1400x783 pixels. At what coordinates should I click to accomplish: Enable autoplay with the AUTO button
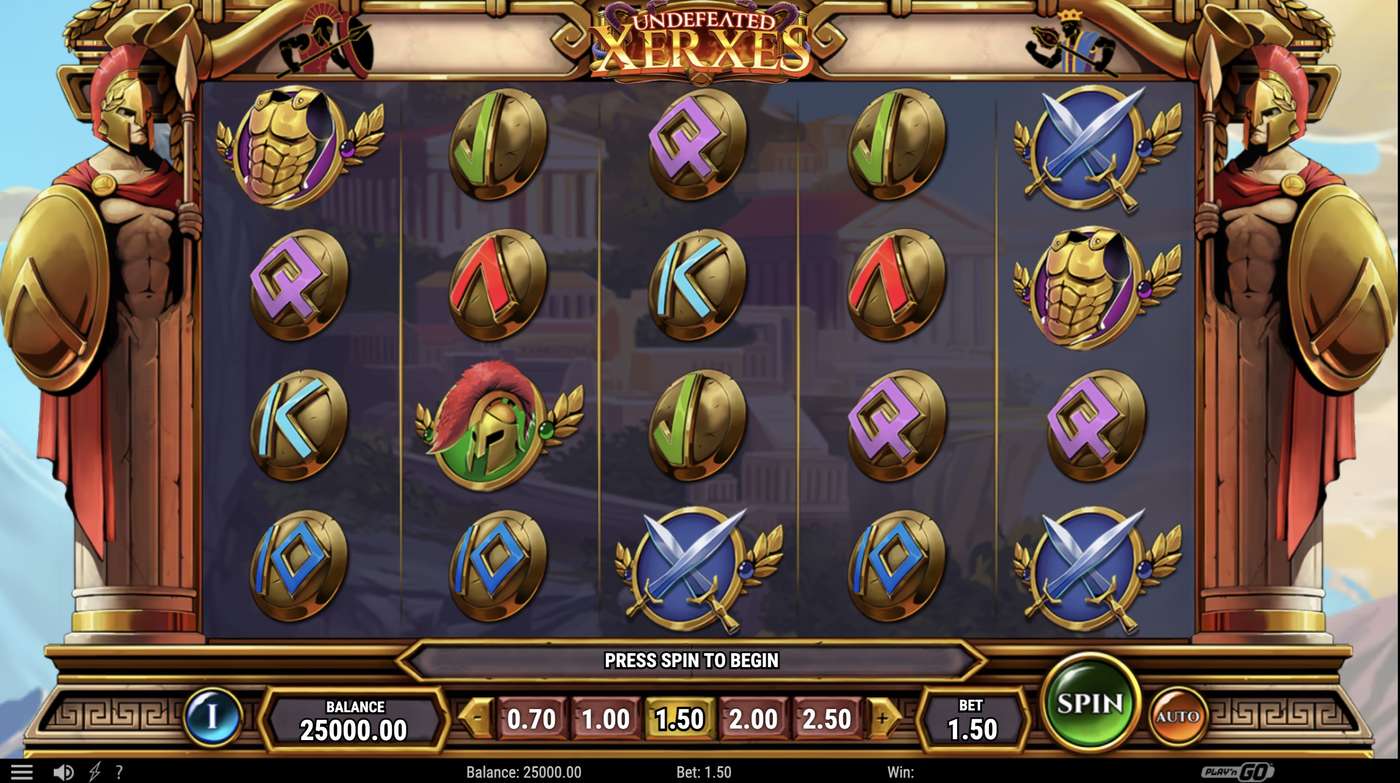pyautogui.click(x=1178, y=714)
